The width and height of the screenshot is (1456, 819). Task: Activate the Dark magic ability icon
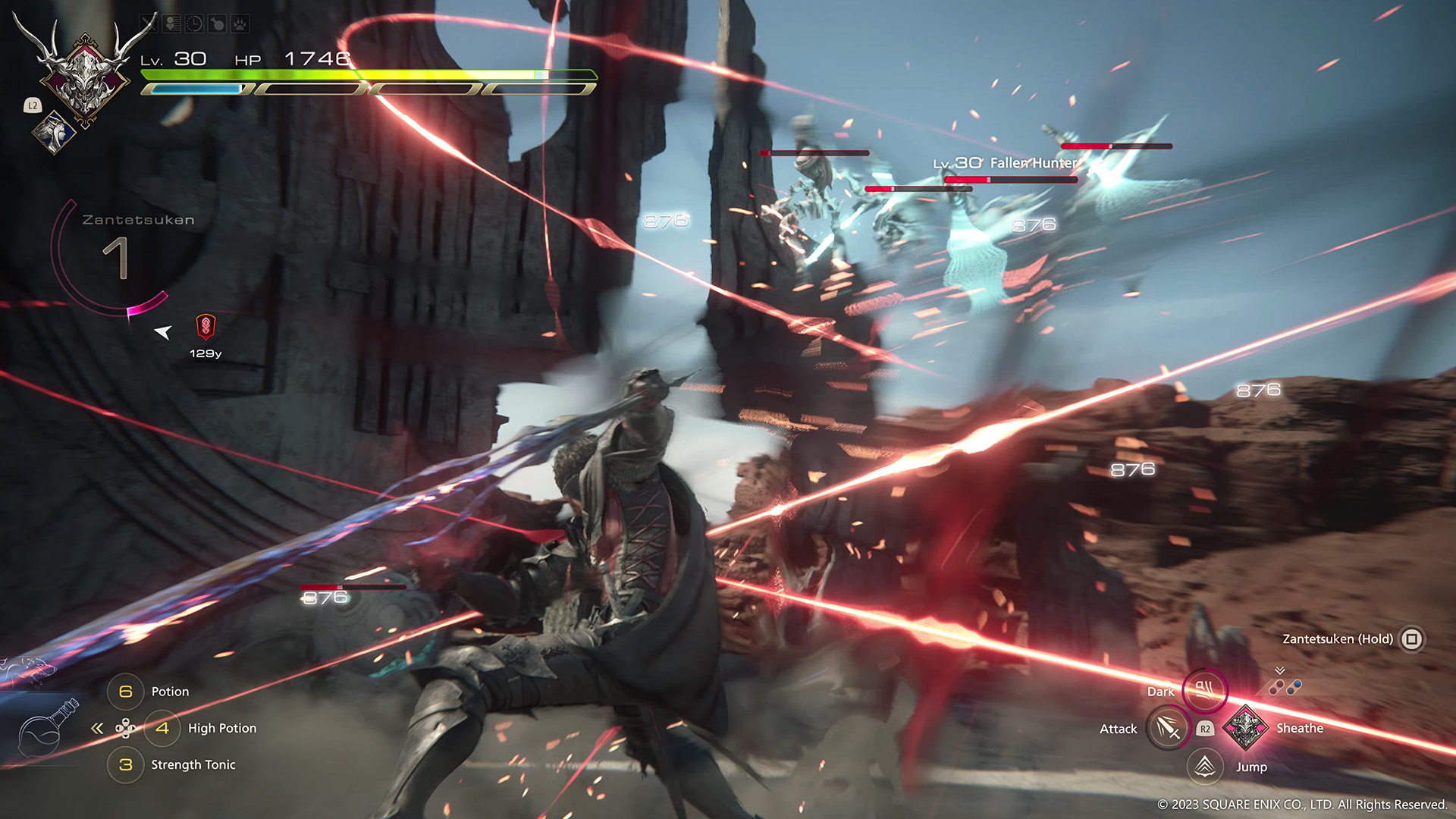click(x=1204, y=690)
